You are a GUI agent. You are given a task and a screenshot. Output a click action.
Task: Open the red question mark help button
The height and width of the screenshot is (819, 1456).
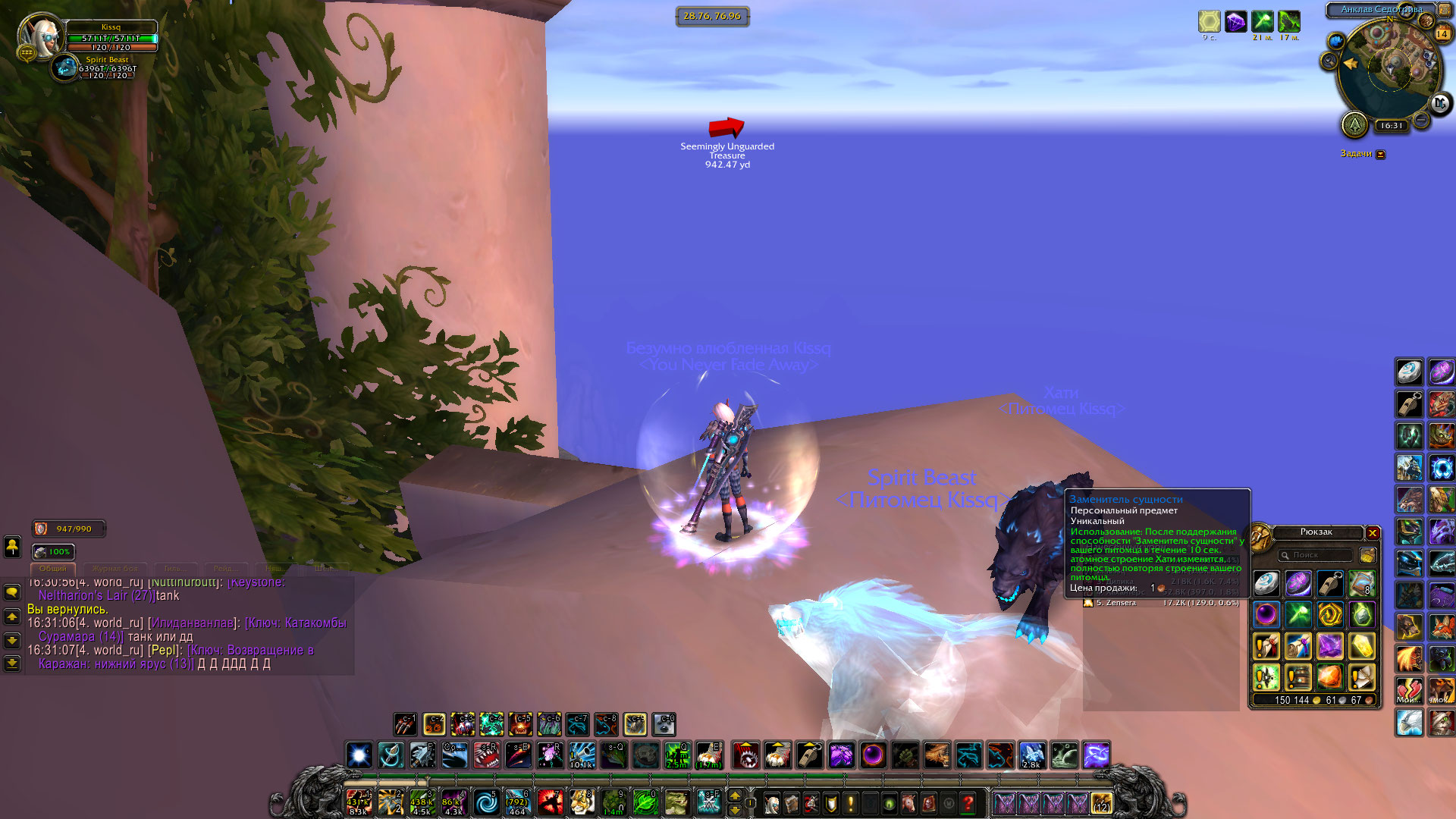(x=968, y=803)
